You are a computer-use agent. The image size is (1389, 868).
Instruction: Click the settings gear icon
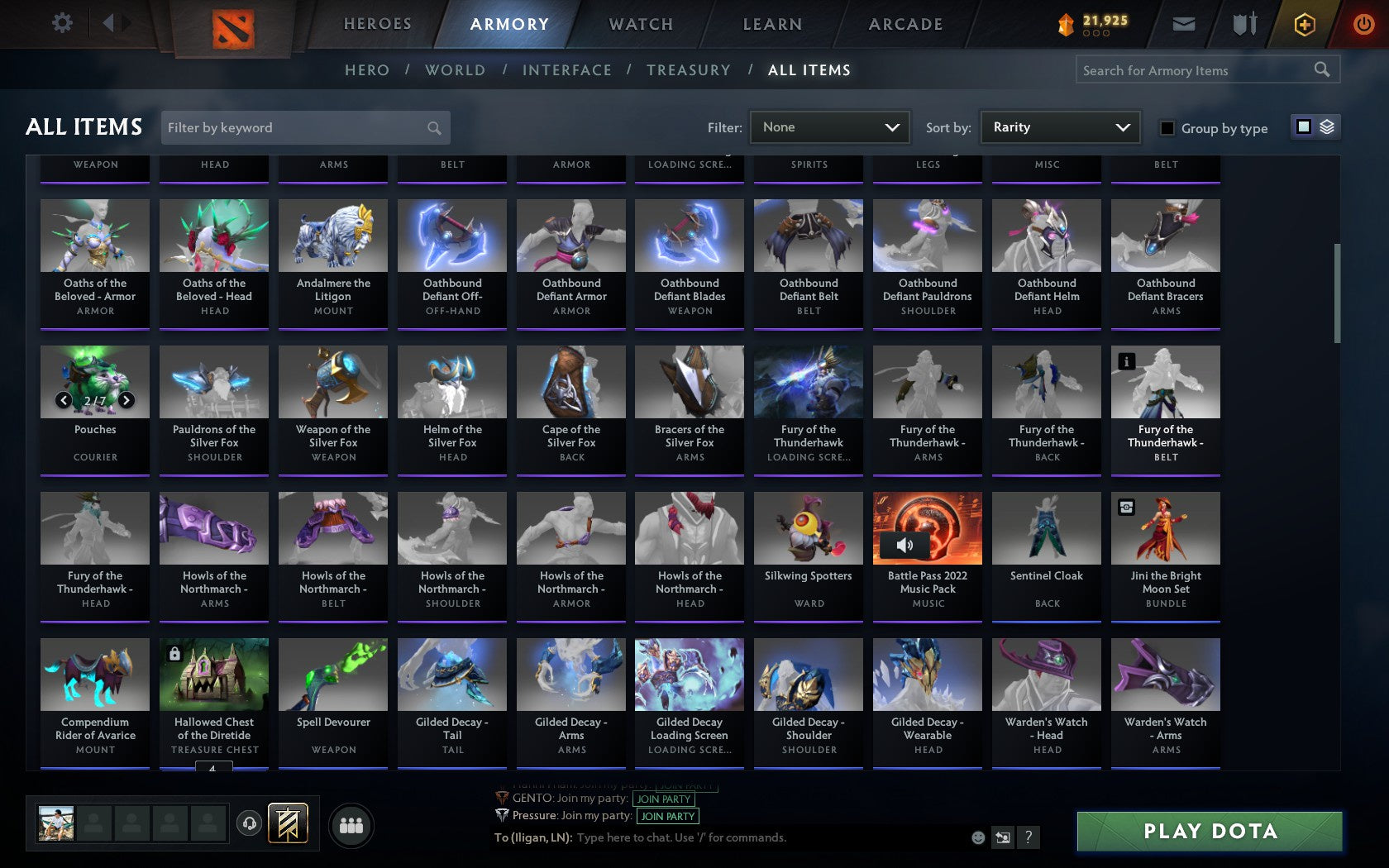(60, 23)
